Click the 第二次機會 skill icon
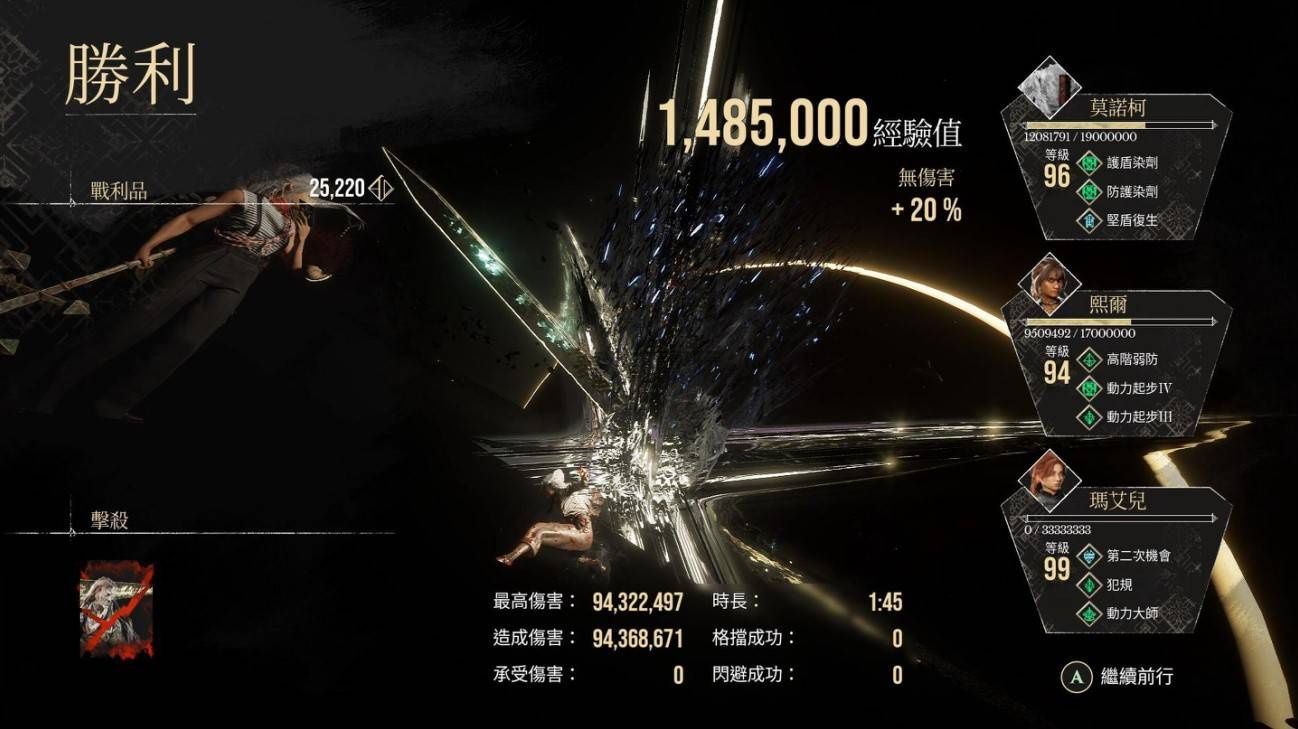1298x729 pixels. (x=1090, y=555)
